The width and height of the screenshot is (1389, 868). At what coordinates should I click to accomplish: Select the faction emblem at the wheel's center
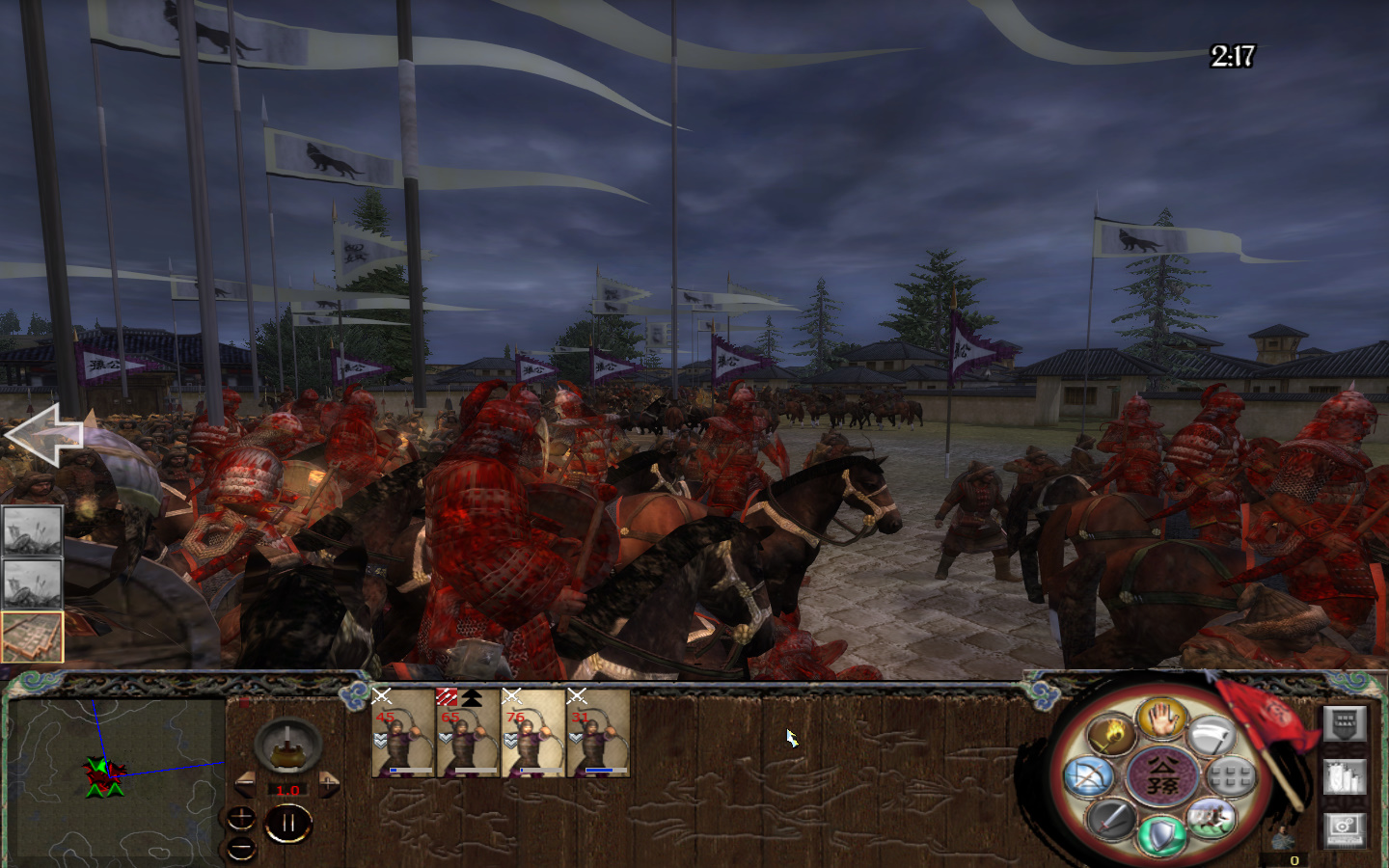pyautogui.click(x=1162, y=776)
